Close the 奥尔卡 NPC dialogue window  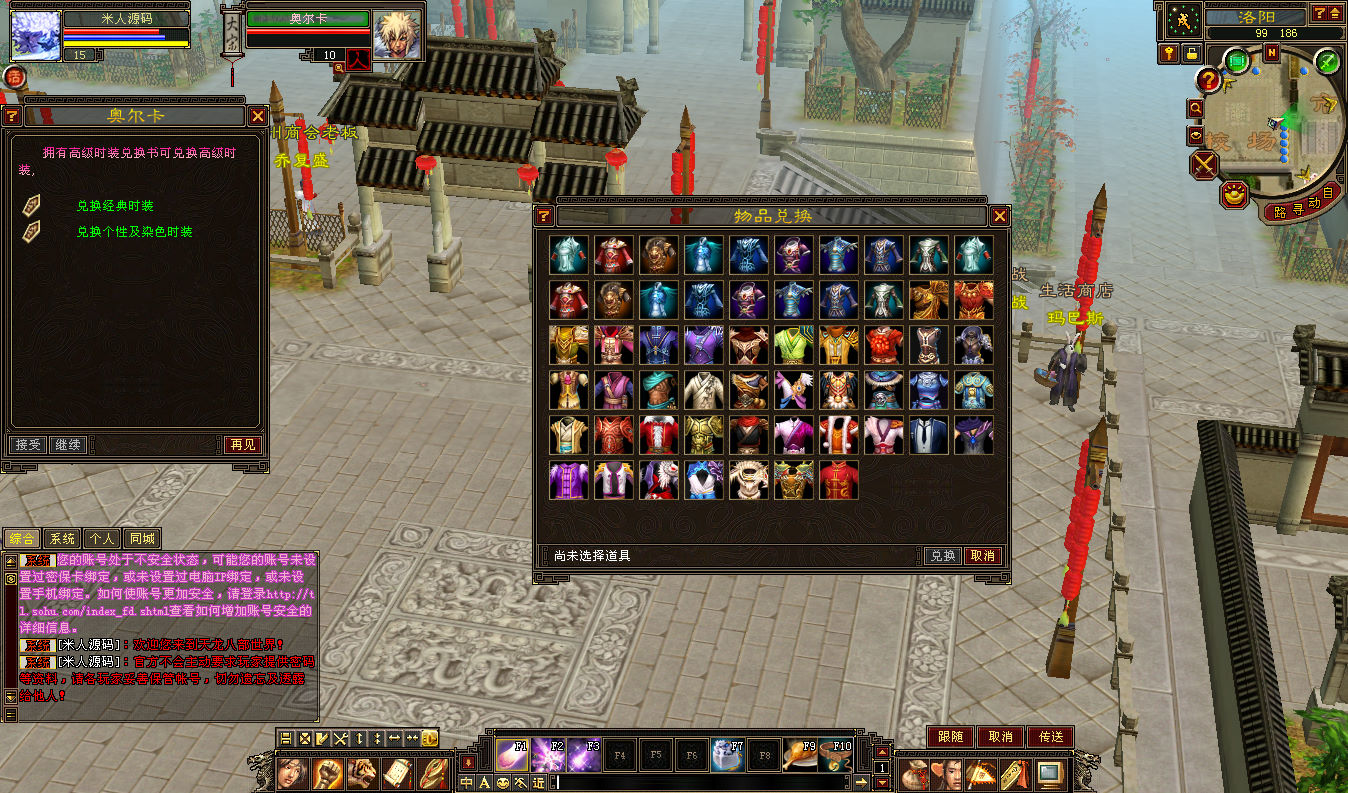coord(257,116)
